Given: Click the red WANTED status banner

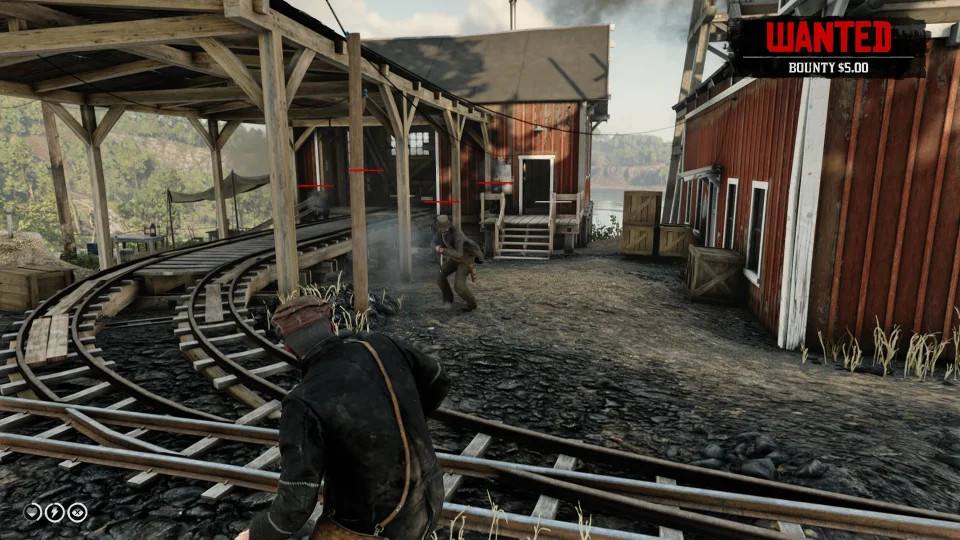Looking at the screenshot, I should [x=828, y=37].
